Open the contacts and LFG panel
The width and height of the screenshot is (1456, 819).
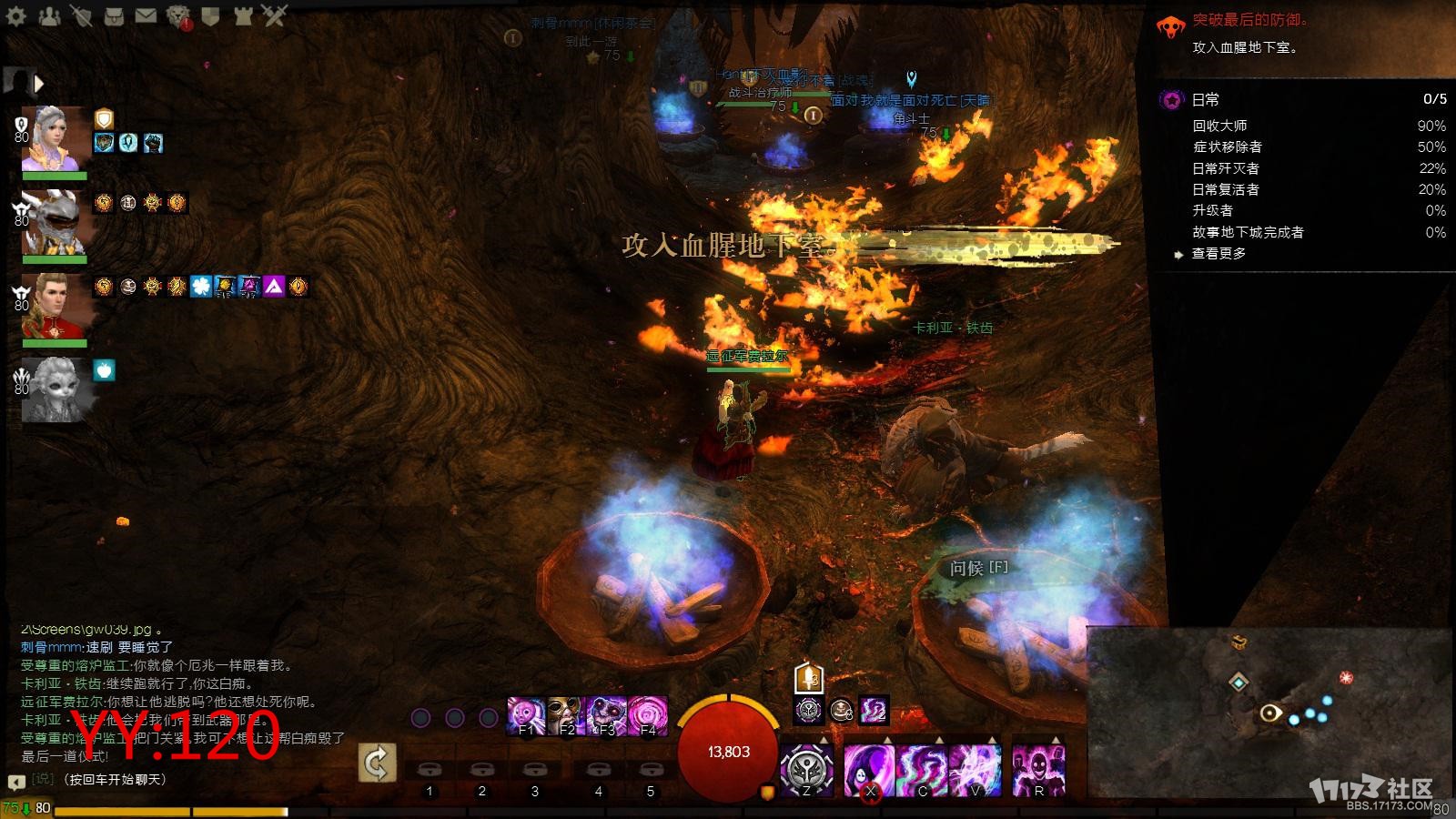49,15
